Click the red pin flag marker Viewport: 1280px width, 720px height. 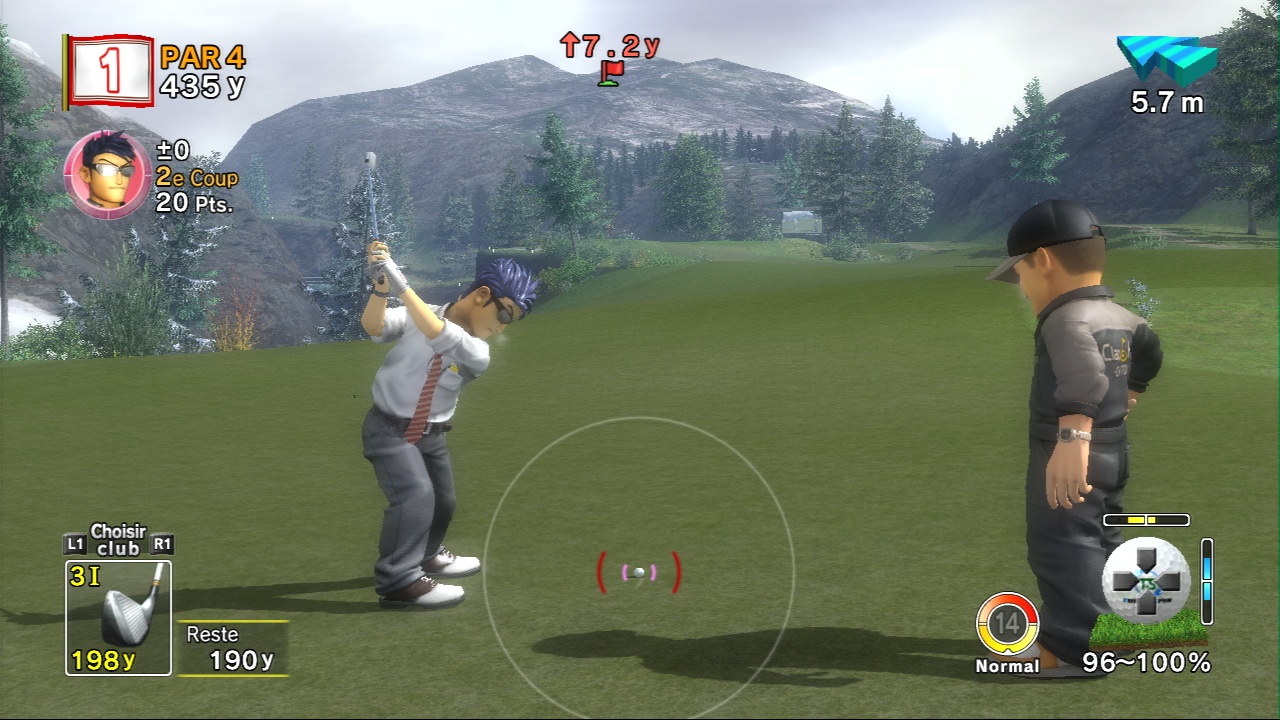tap(610, 73)
